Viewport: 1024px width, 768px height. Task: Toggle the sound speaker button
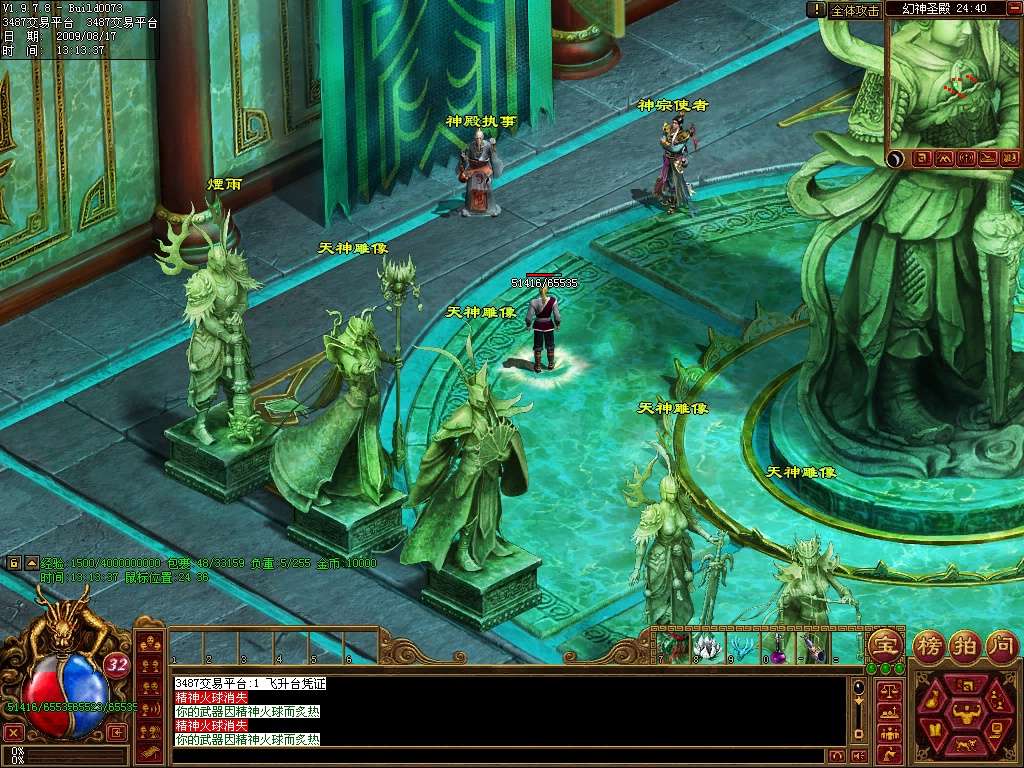tap(858, 756)
